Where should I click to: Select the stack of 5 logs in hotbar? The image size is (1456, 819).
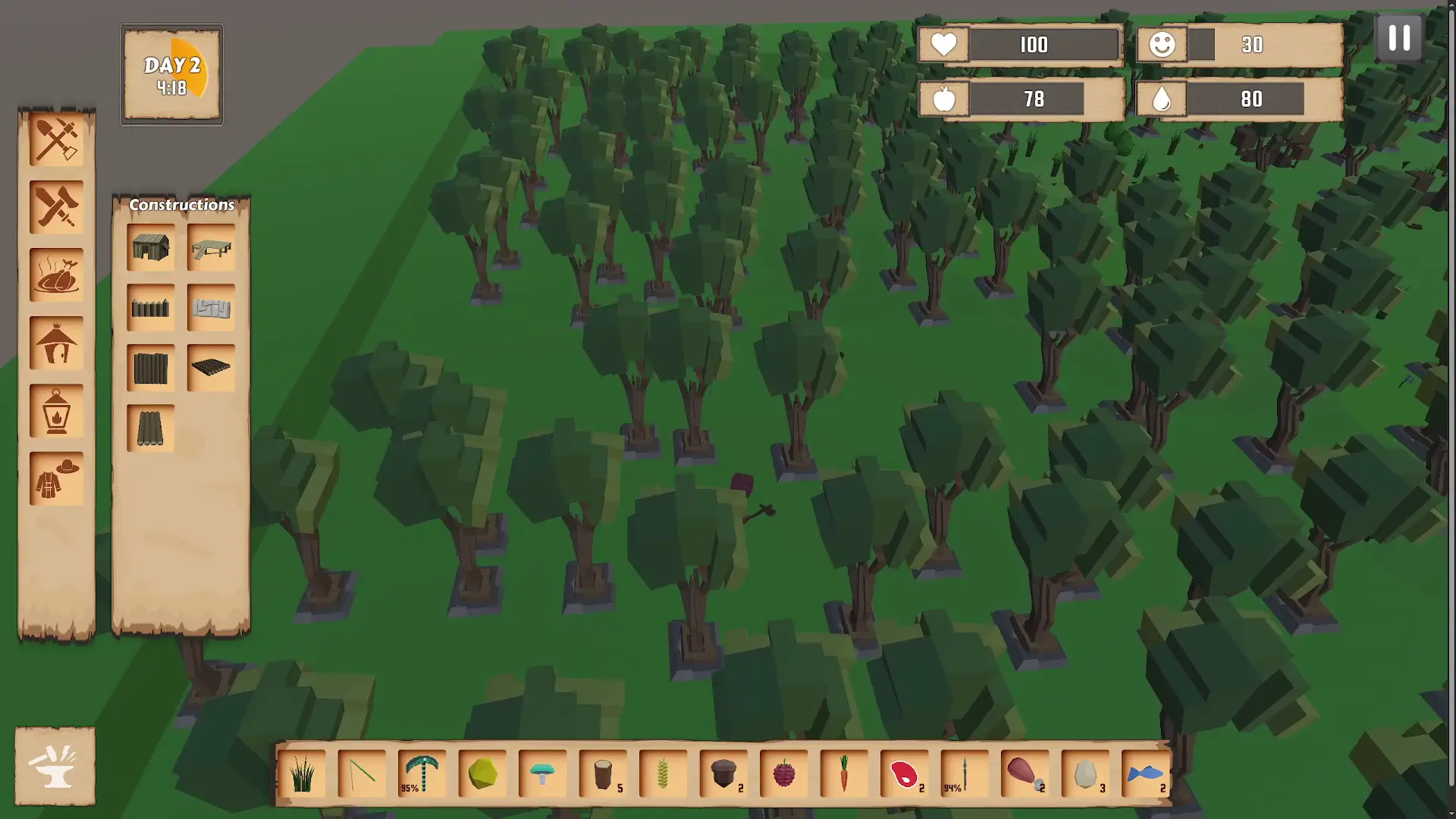click(x=603, y=773)
